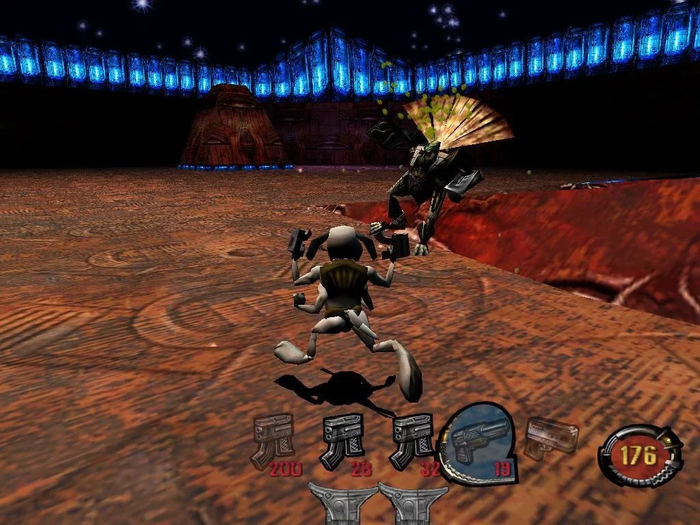Select the weapon slot showing 200 ammo

point(271,440)
